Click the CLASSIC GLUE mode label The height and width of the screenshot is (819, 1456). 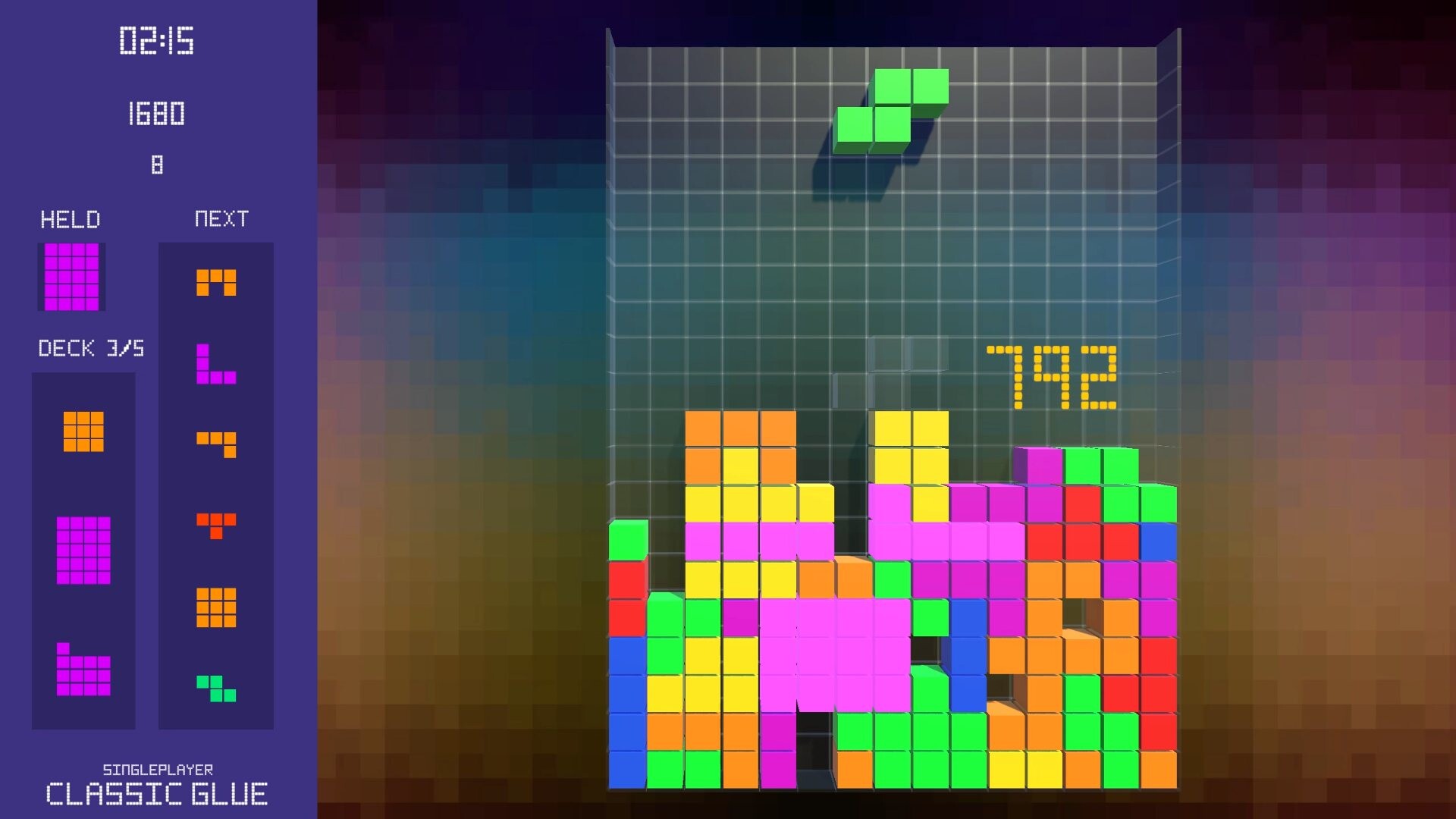pos(155,795)
